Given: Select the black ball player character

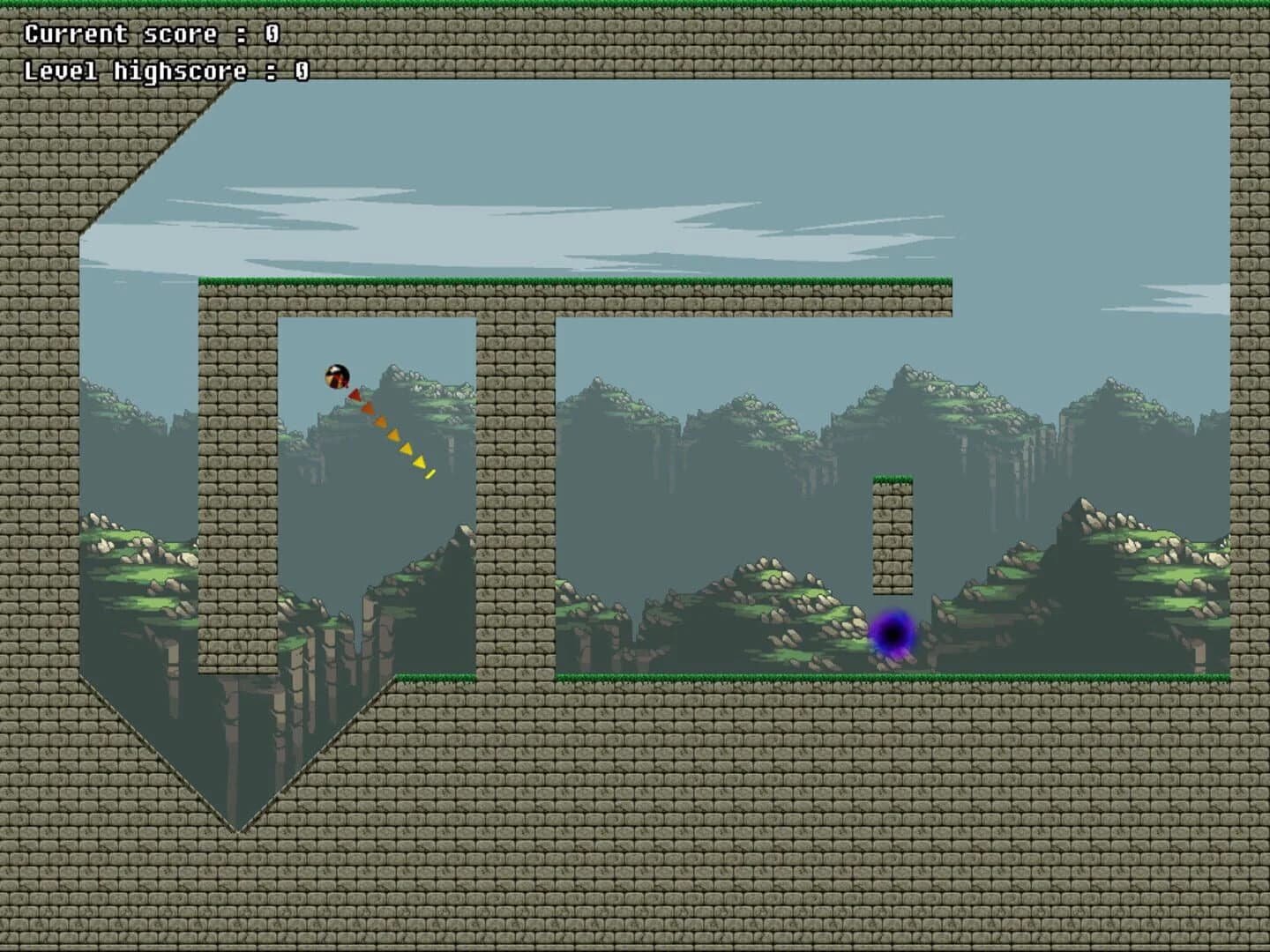Looking at the screenshot, I should click(x=337, y=376).
